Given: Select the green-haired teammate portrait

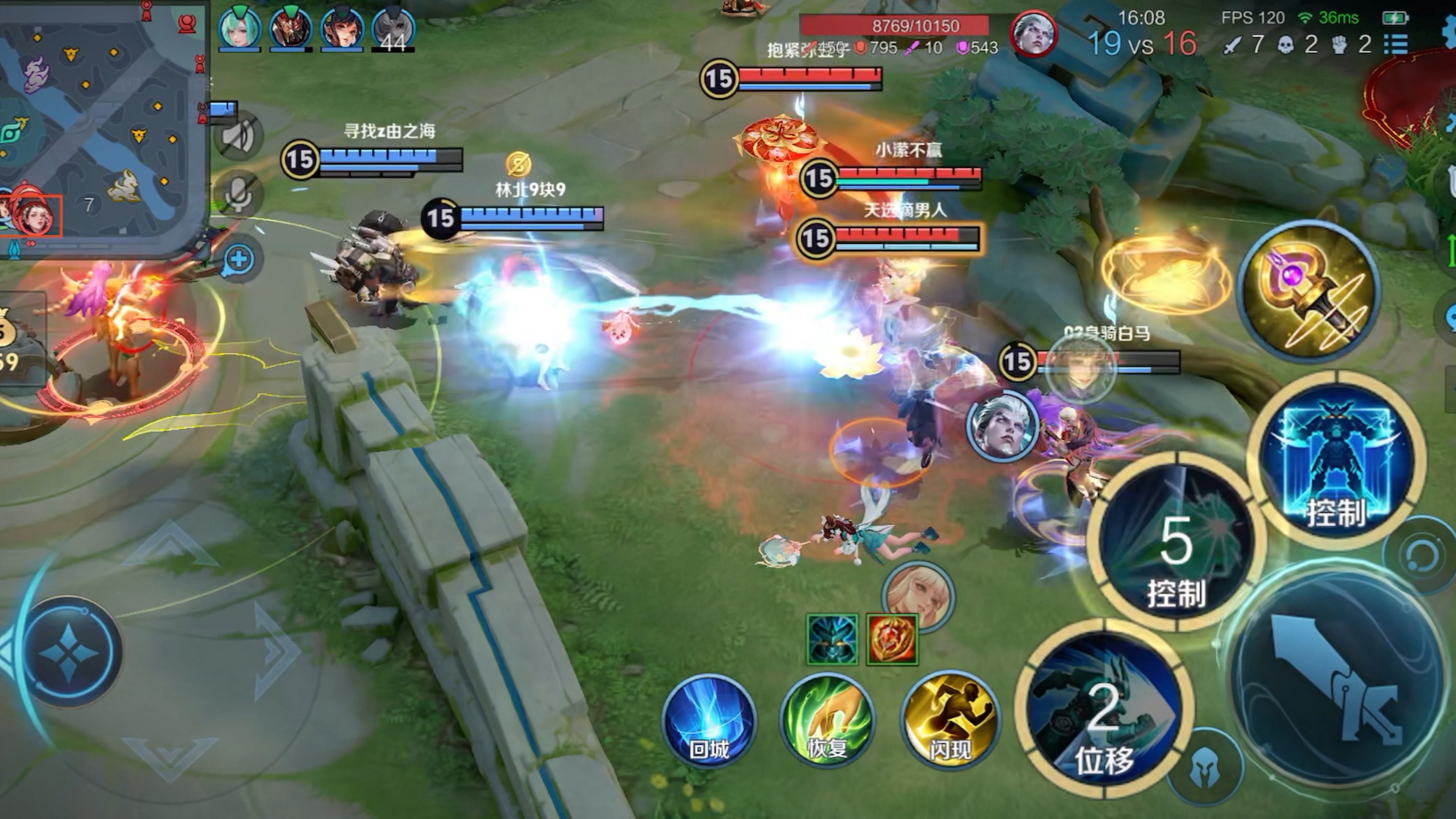Looking at the screenshot, I should 240,28.
